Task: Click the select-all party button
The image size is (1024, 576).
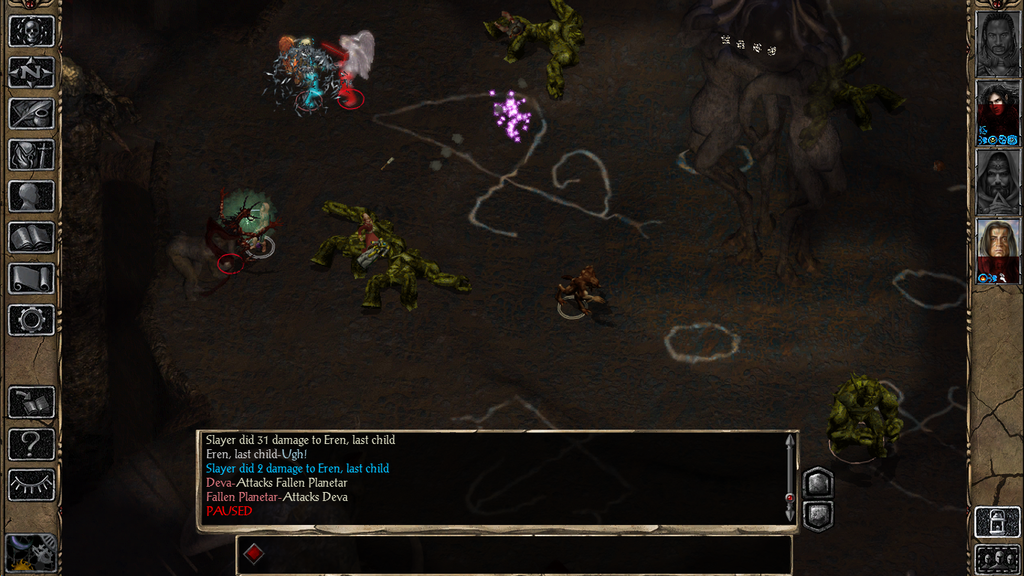Action: (x=997, y=558)
